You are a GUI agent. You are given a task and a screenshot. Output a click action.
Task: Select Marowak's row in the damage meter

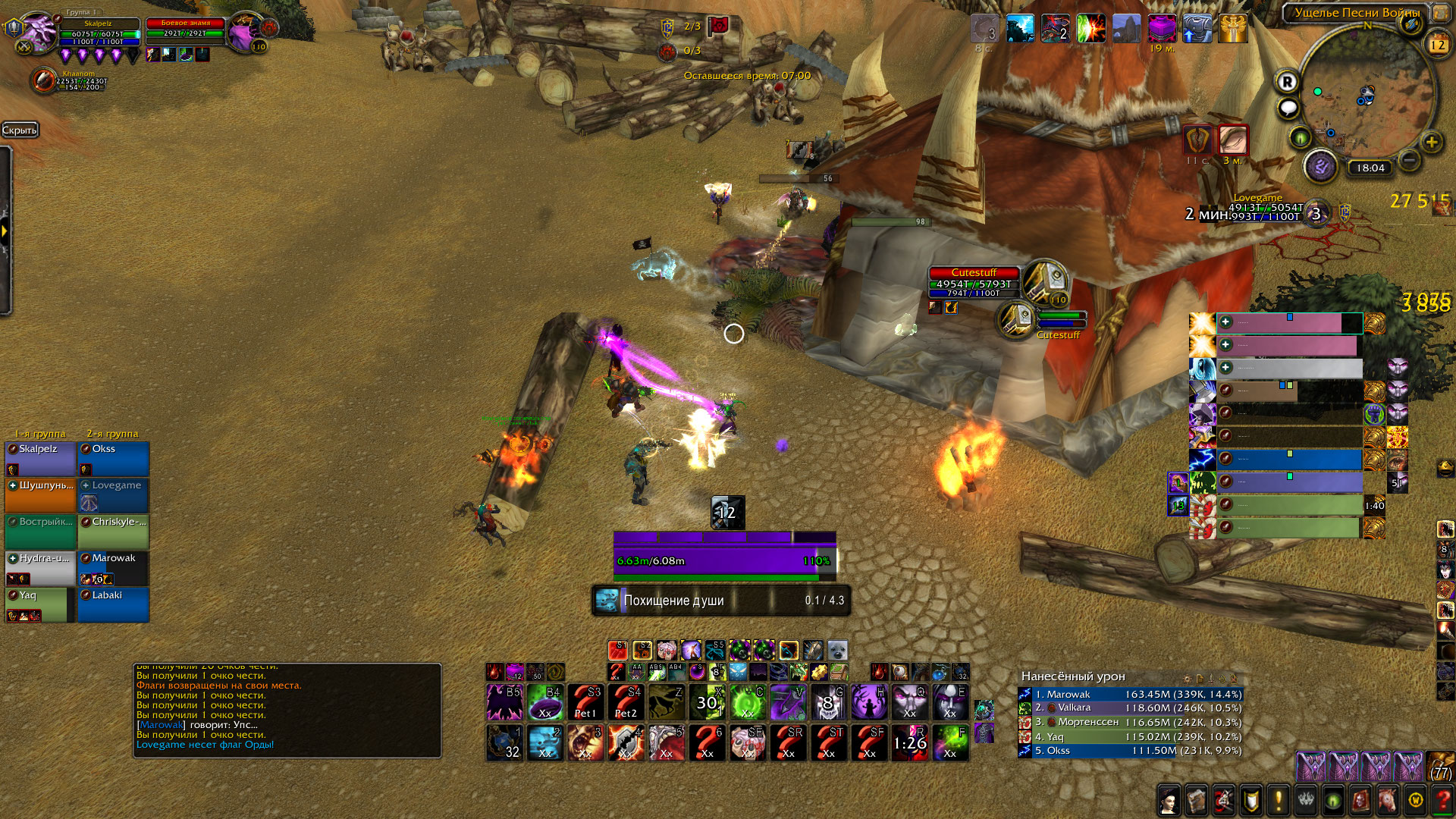coord(1130,694)
